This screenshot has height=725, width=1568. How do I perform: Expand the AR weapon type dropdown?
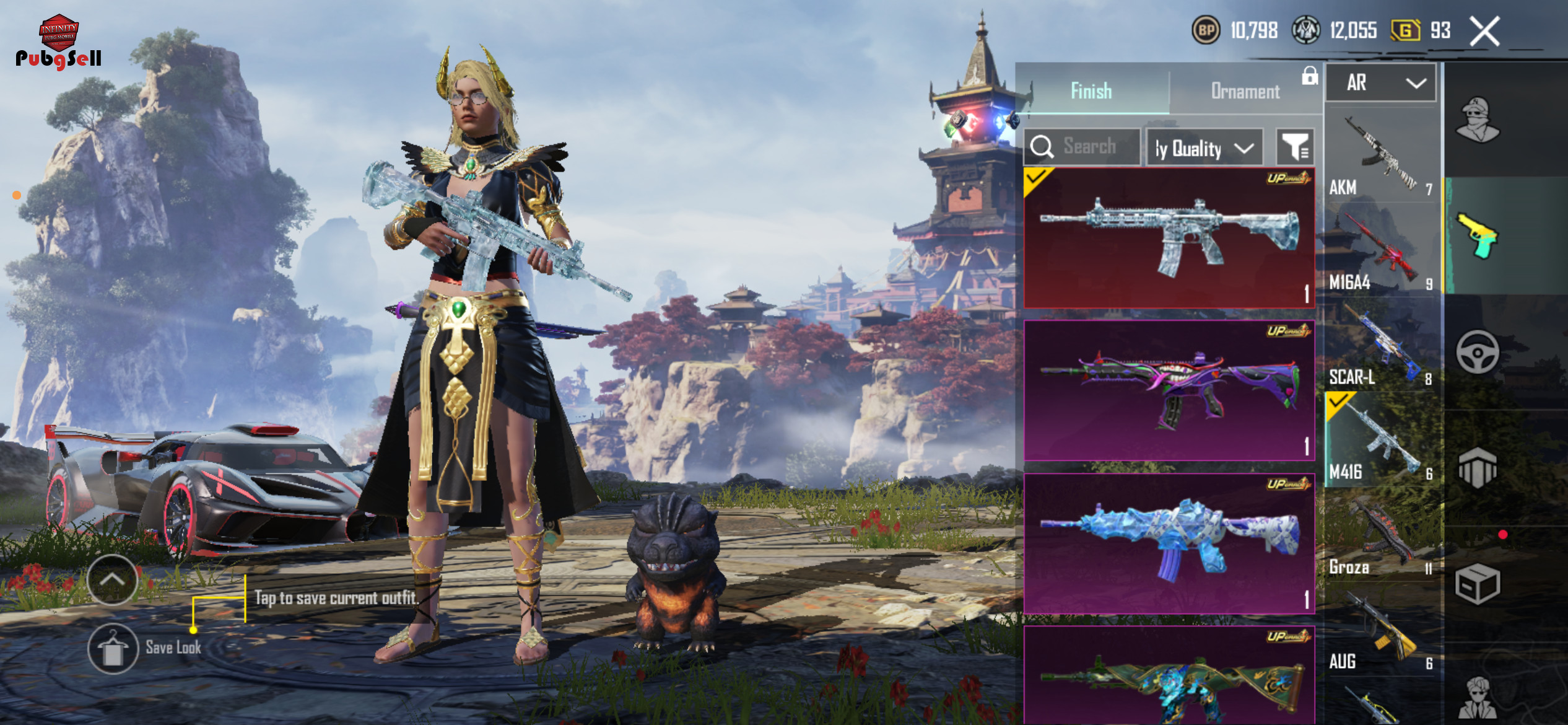[x=1381, y=82]
